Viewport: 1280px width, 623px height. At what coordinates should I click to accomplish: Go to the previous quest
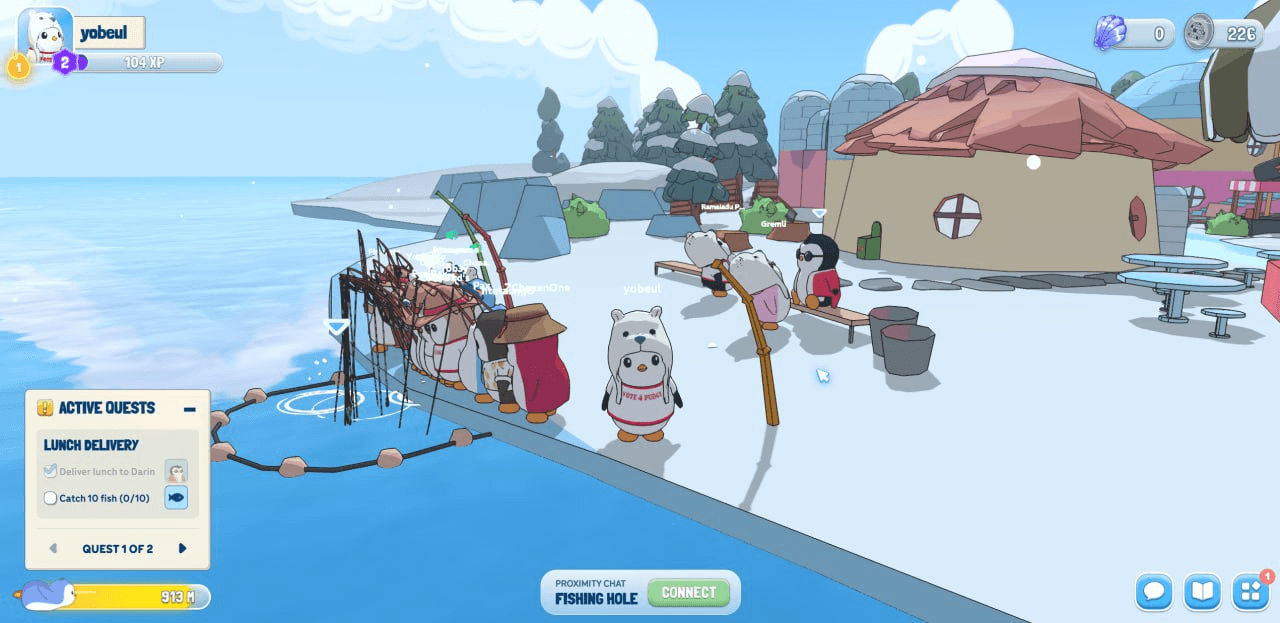coord(53,548)
